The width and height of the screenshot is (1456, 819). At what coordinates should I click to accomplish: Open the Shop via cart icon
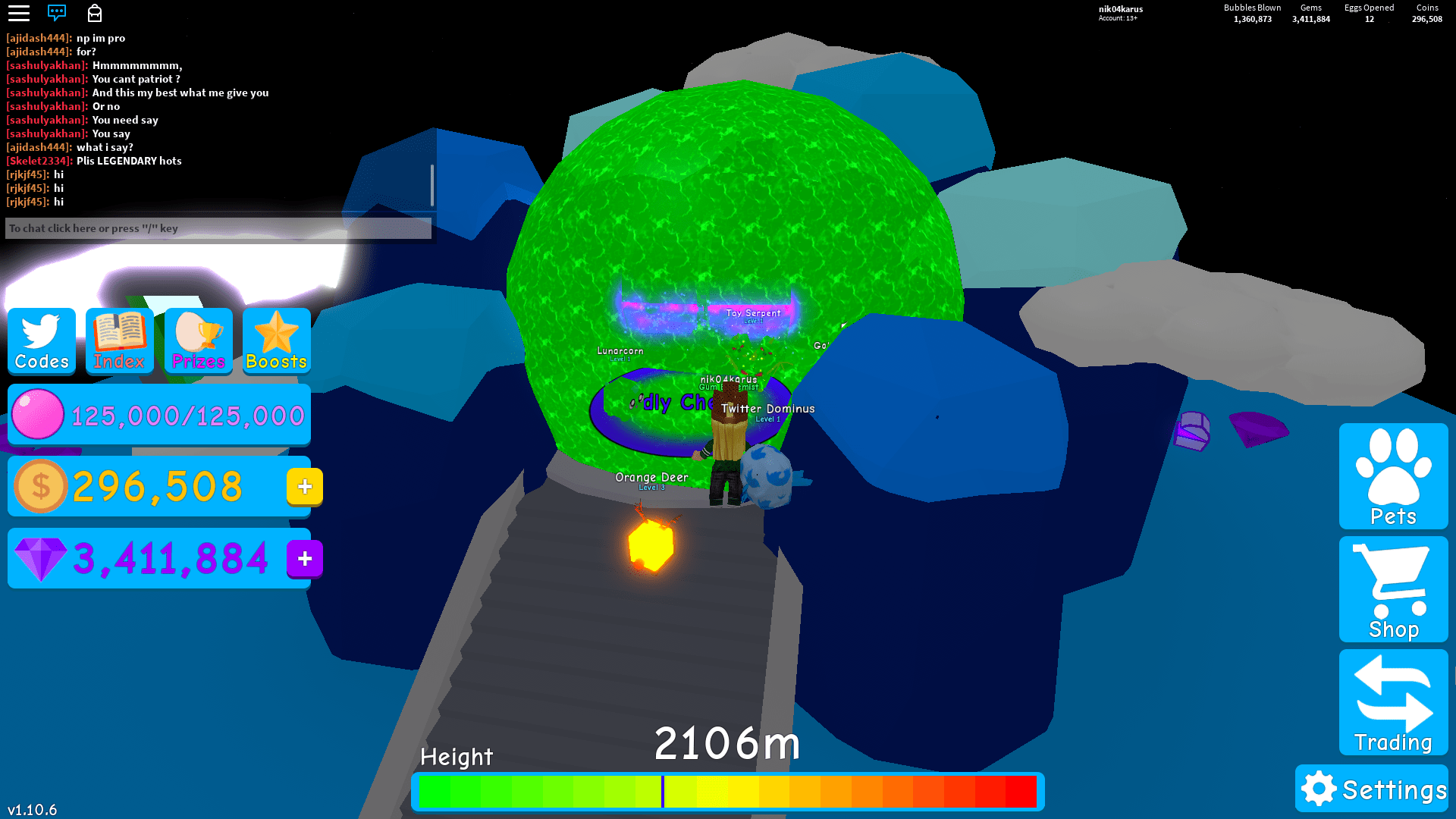coord(1393,589)
